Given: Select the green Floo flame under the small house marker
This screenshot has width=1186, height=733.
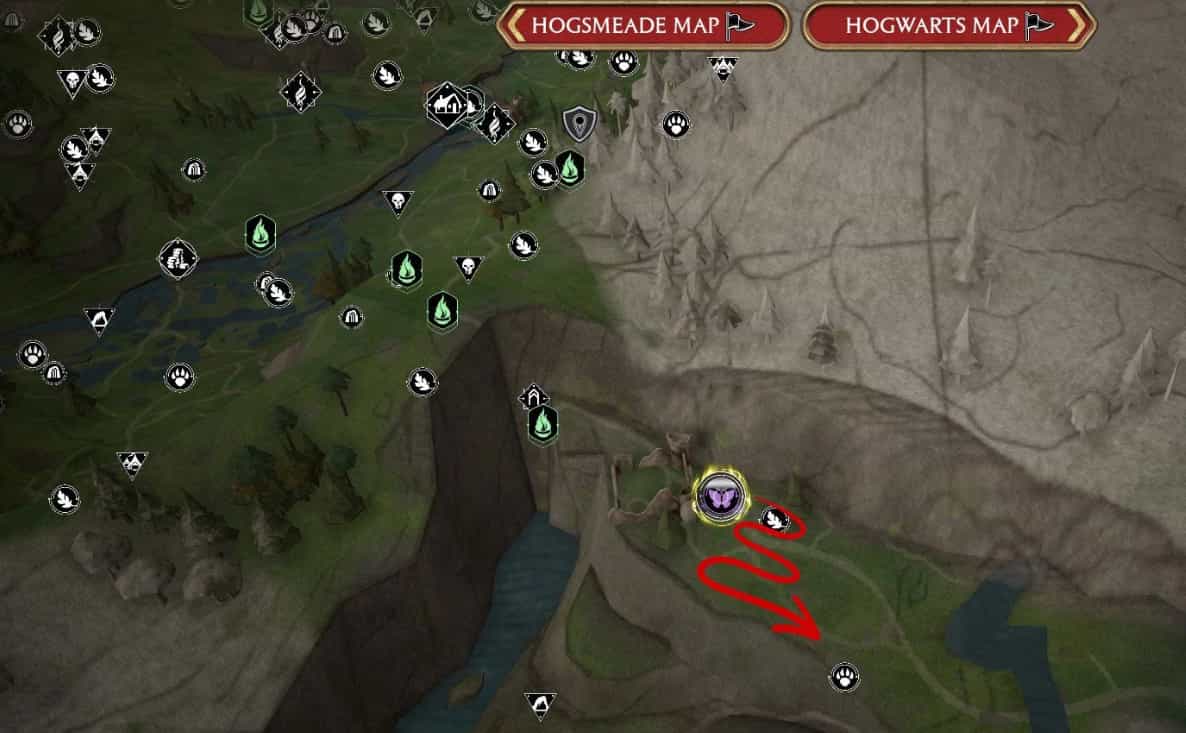Looking at the screenshot, I should pyautogui.click(x=542, y=425).
